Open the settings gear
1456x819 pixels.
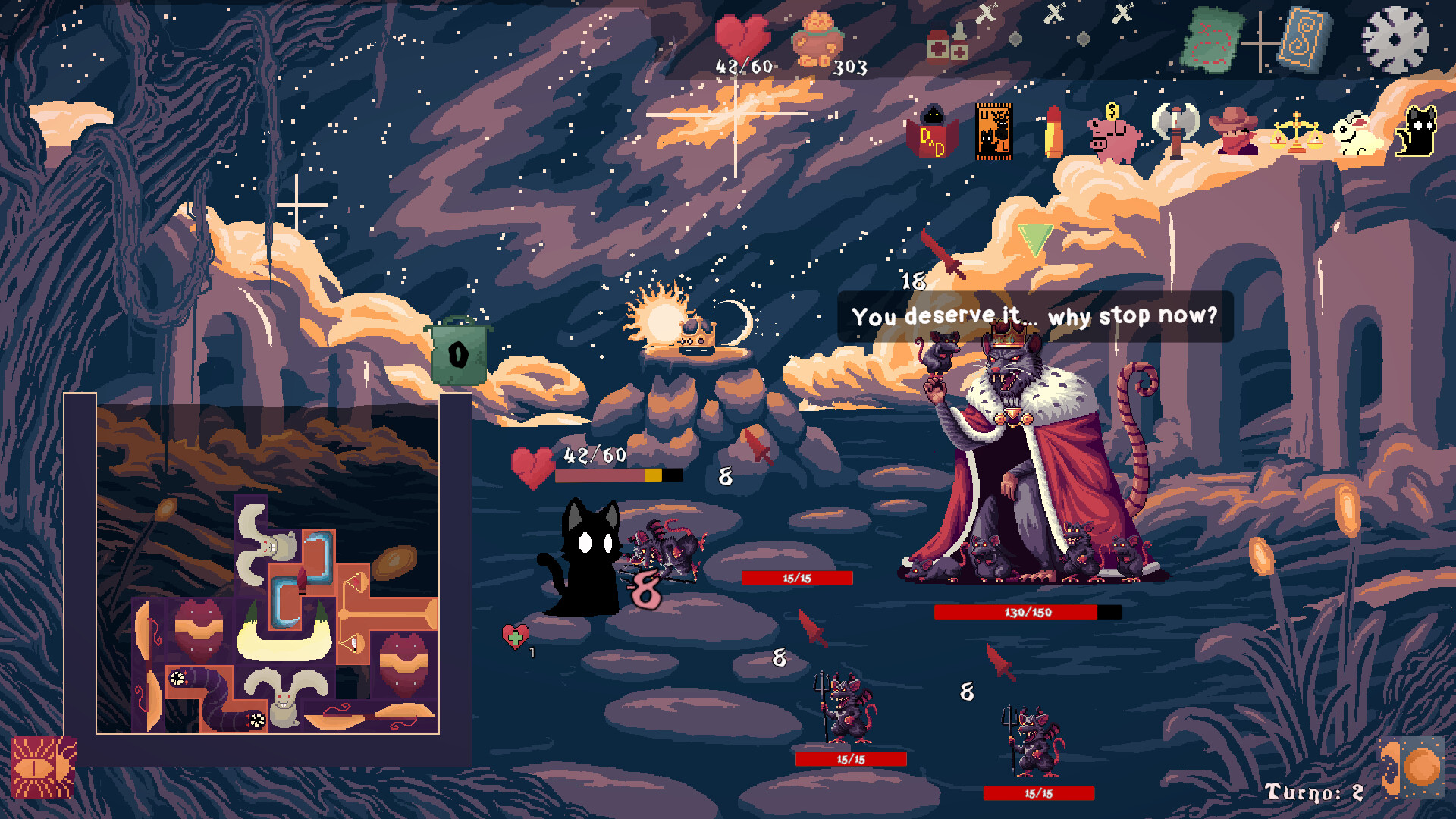pyautogui.click(x=1395, y=39)
